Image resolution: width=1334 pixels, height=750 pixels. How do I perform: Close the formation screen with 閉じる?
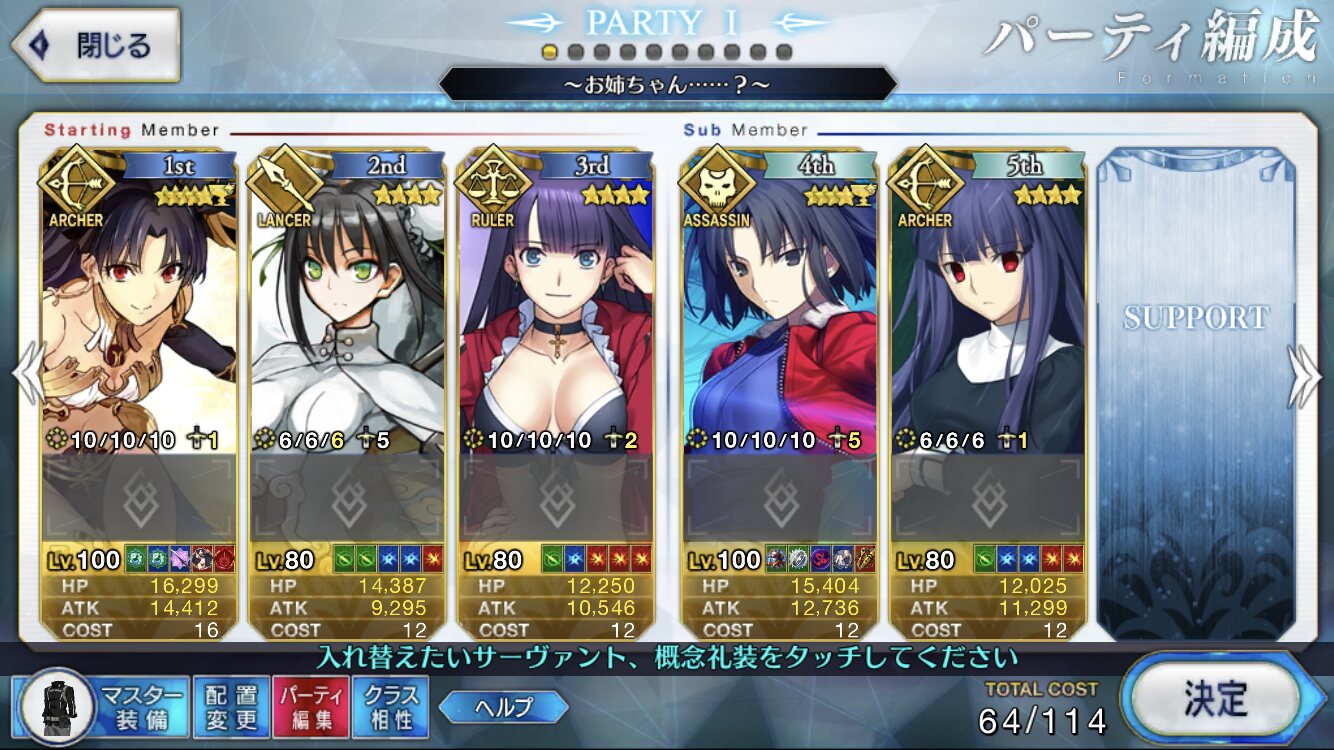[95, 45]
